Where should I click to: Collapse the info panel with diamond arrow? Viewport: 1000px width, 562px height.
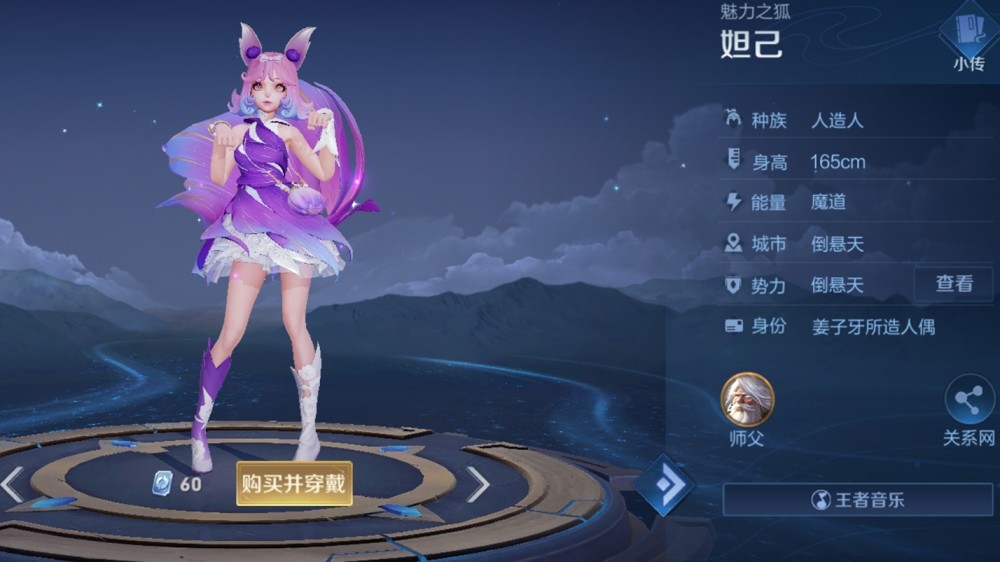pos(663,485)
